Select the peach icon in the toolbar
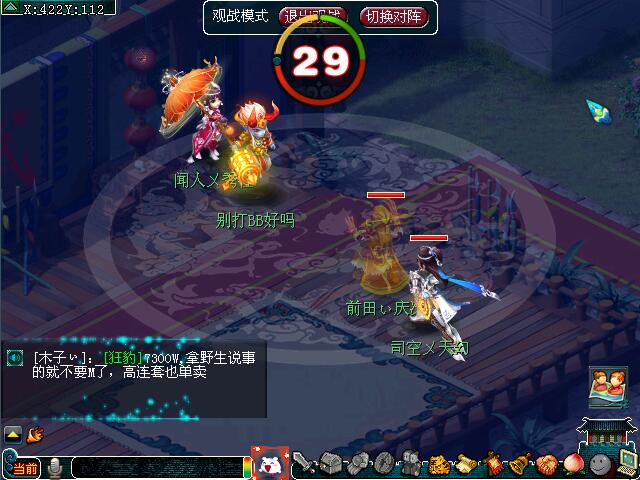The image size is (640, 480). point(573,463)
